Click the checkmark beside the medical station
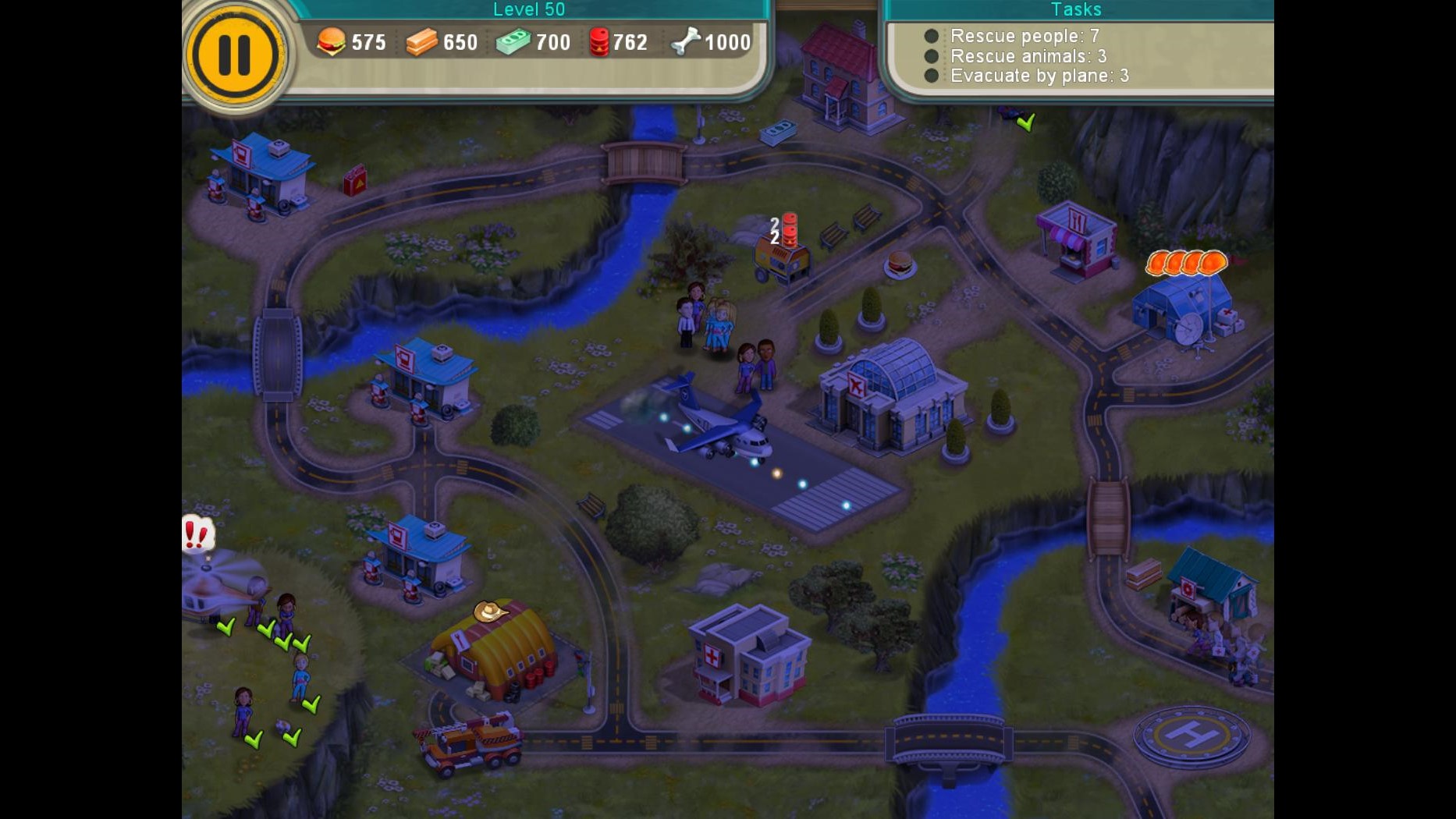The height and width of the screenshot is (819, 1456). 1025,122
